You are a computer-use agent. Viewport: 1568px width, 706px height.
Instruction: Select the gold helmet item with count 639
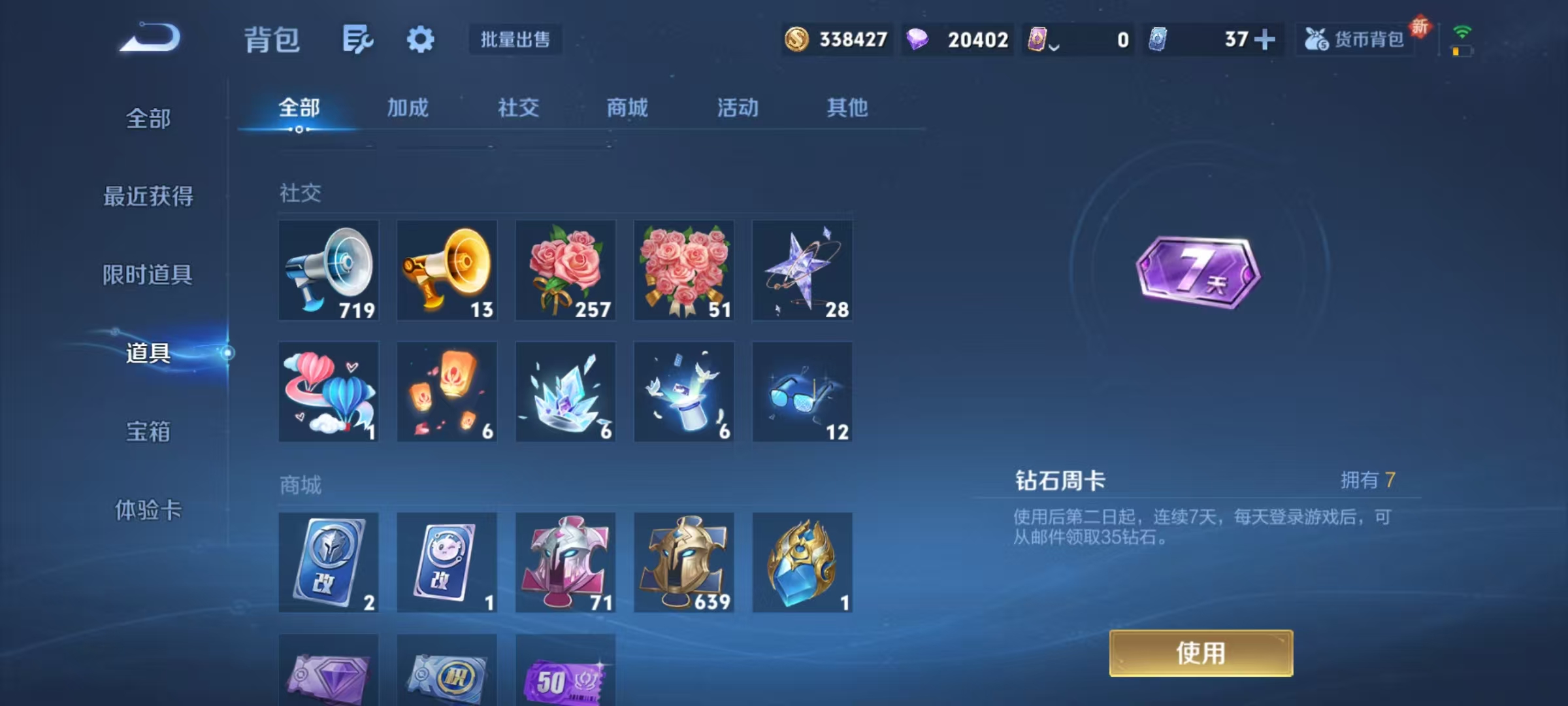pos(683,562)
